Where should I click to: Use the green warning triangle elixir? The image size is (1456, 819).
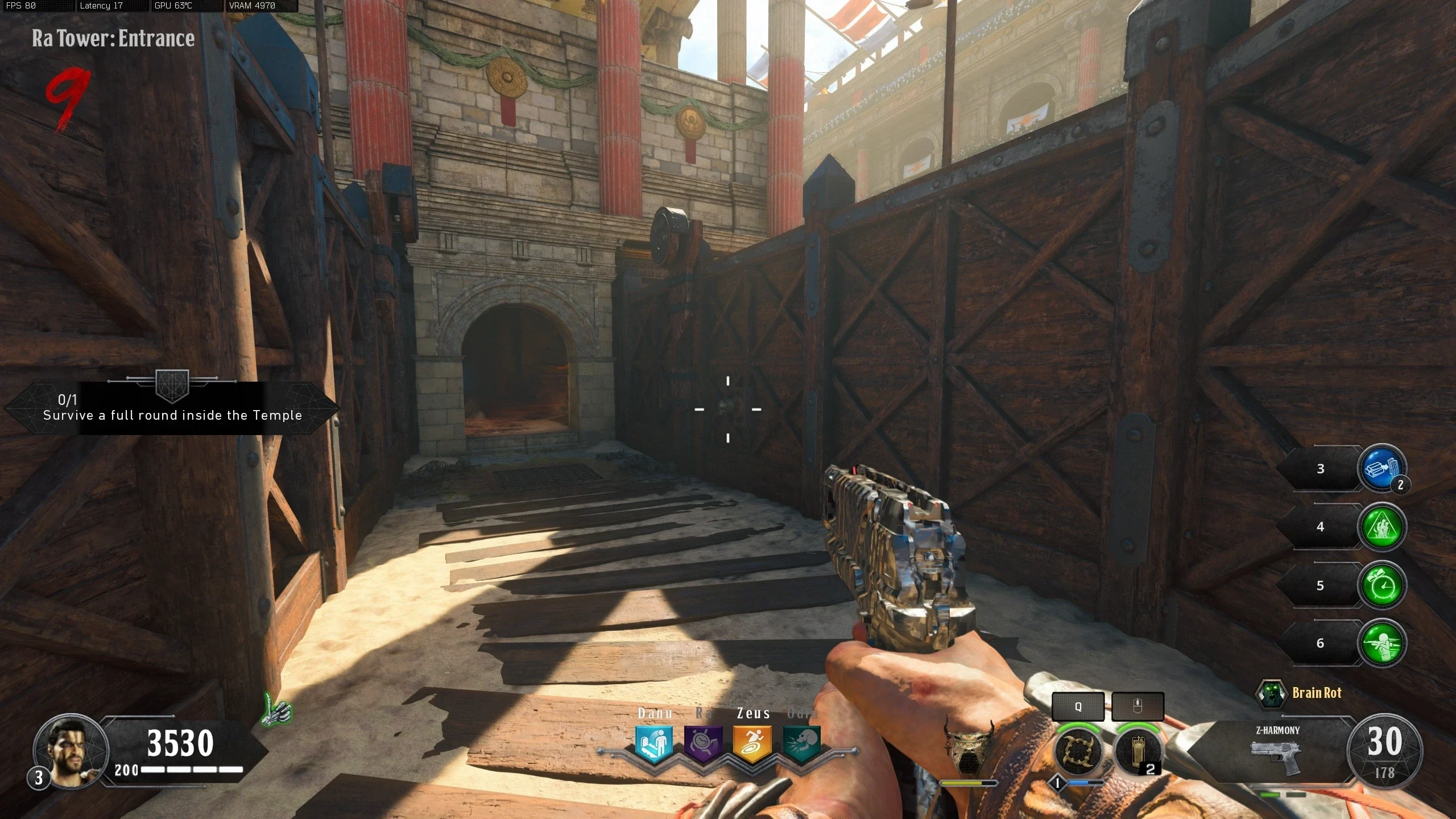(x=1381, y=527)
